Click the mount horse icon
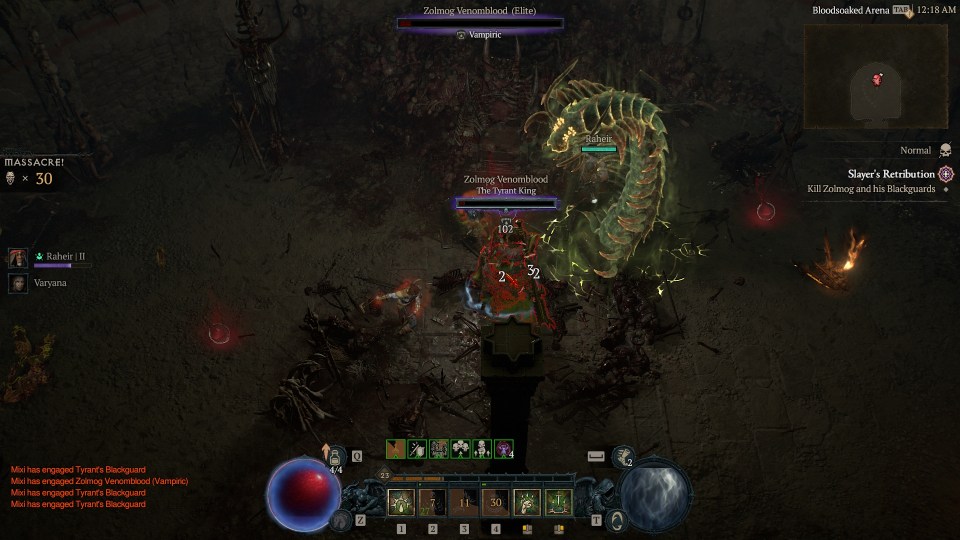Screen dimensions: 960x540 pyautogui.click(x=341, y=519)
